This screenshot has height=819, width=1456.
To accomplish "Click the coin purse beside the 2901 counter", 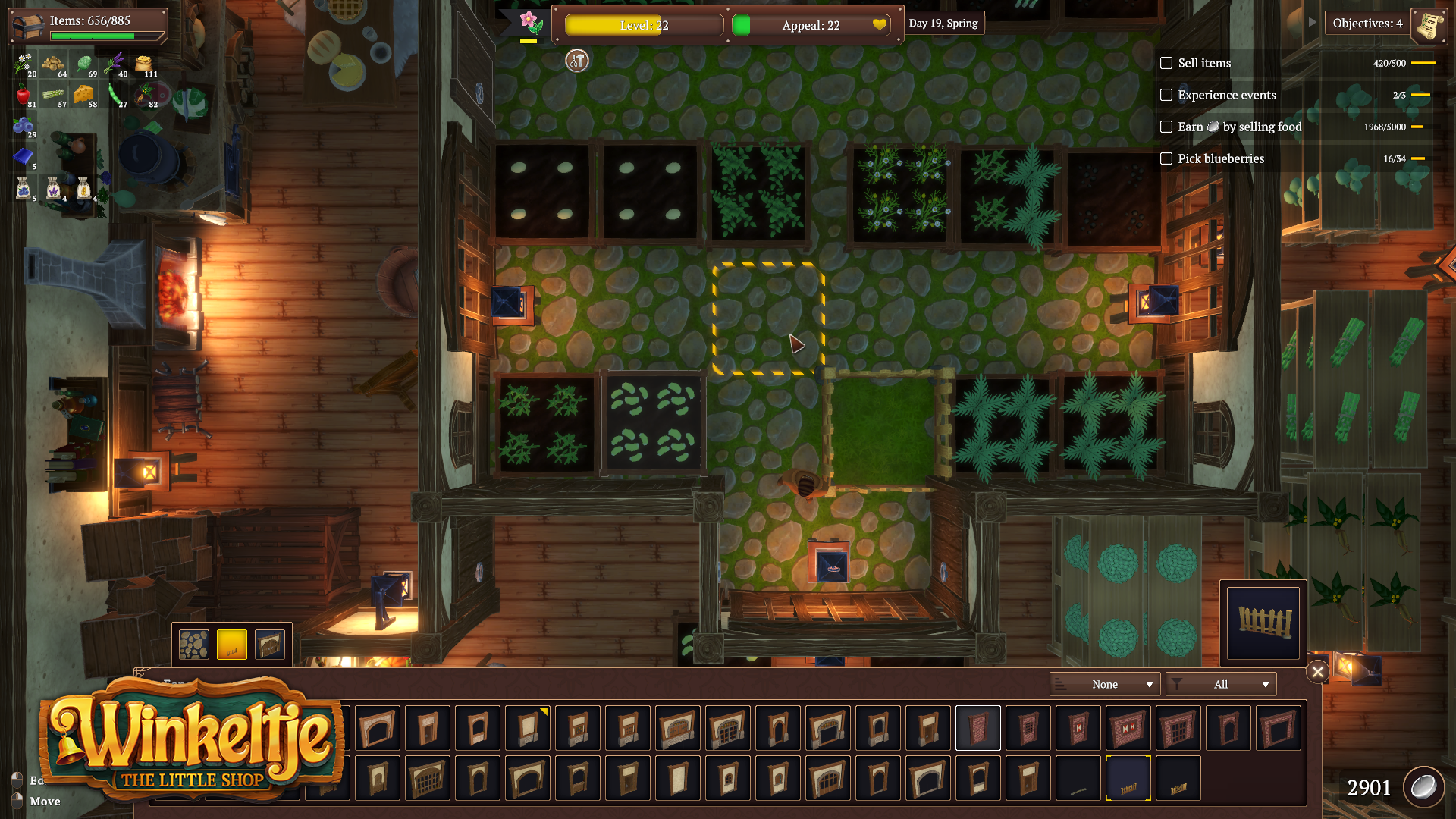I will (x=1424, y=787).
